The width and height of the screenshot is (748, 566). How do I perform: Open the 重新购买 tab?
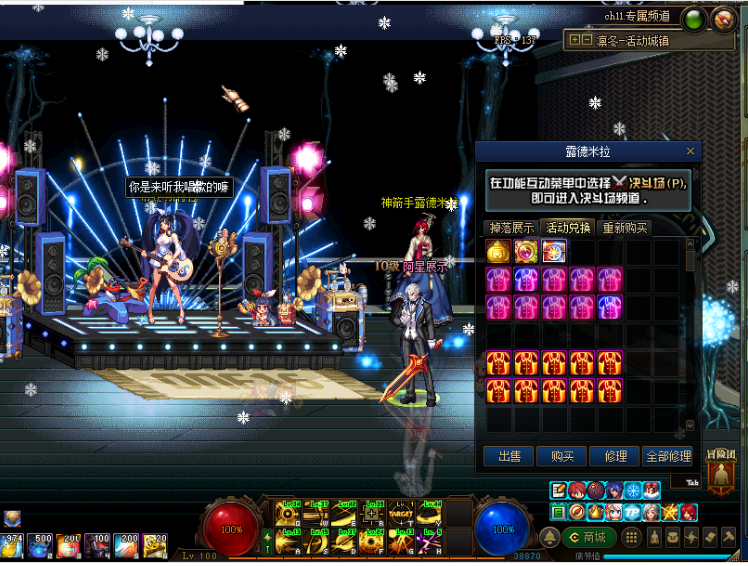pos(624,227)
